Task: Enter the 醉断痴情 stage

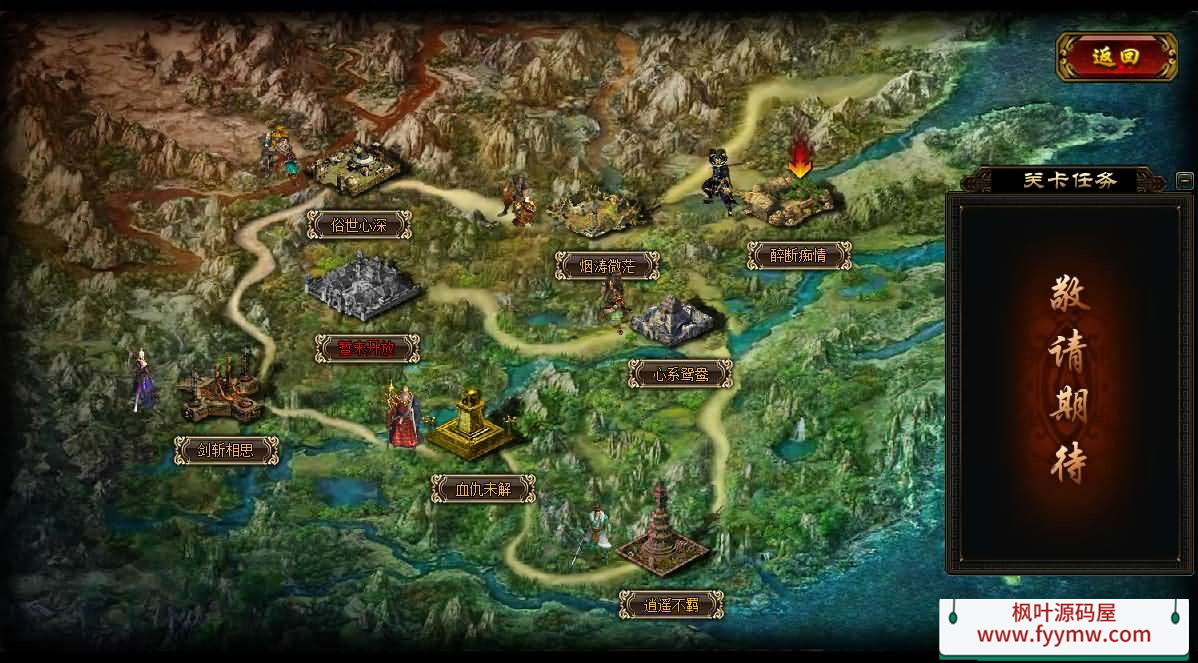Action: coord(799,255)
